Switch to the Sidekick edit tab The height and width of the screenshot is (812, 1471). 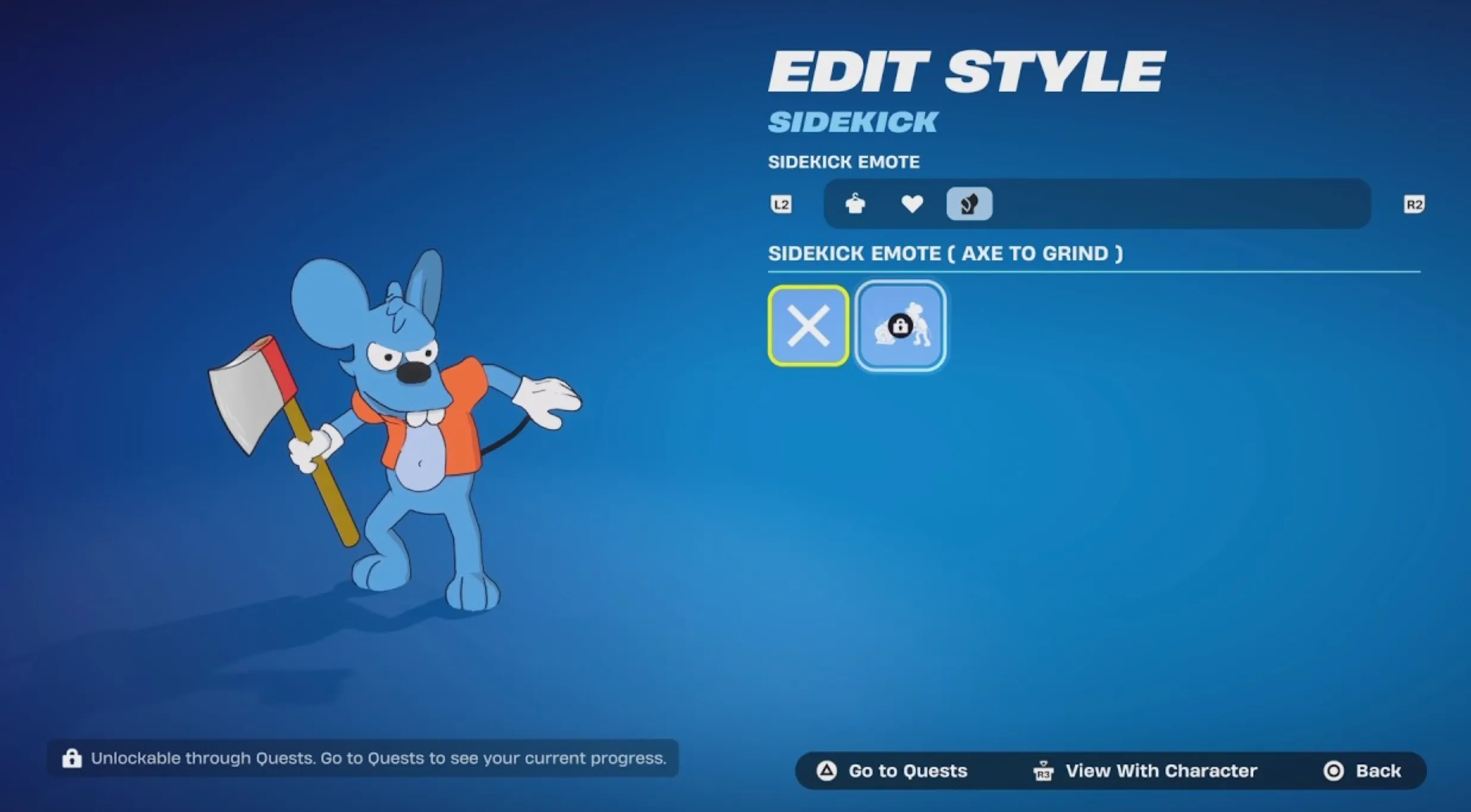pos(853,121)
